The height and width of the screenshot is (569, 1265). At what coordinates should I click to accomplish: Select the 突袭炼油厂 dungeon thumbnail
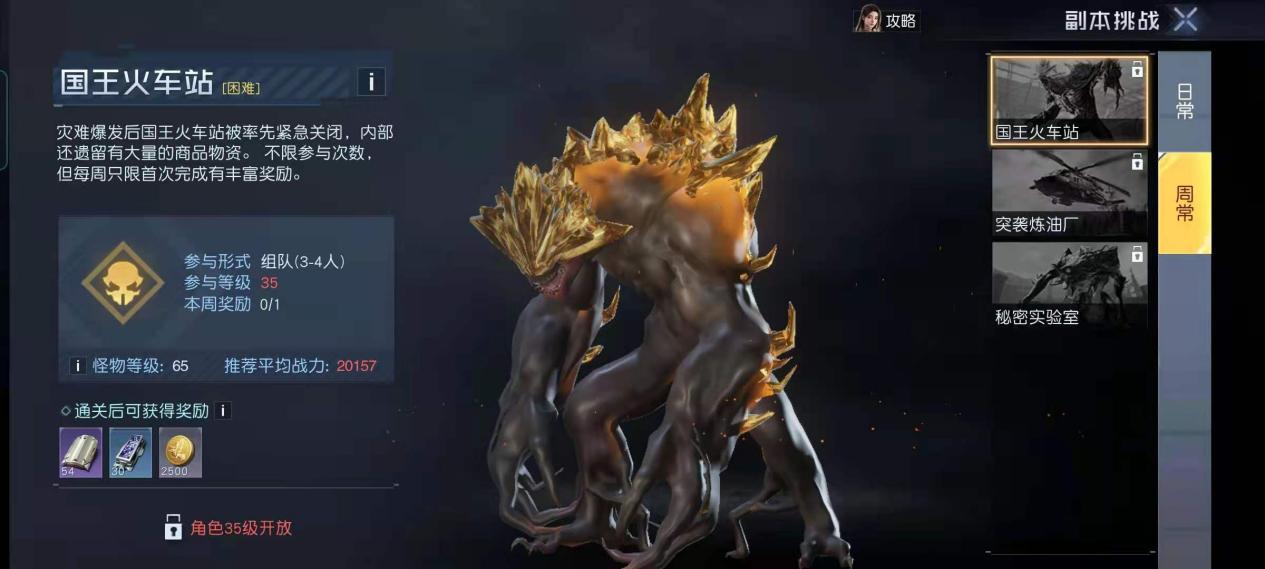coord(1069,193)
